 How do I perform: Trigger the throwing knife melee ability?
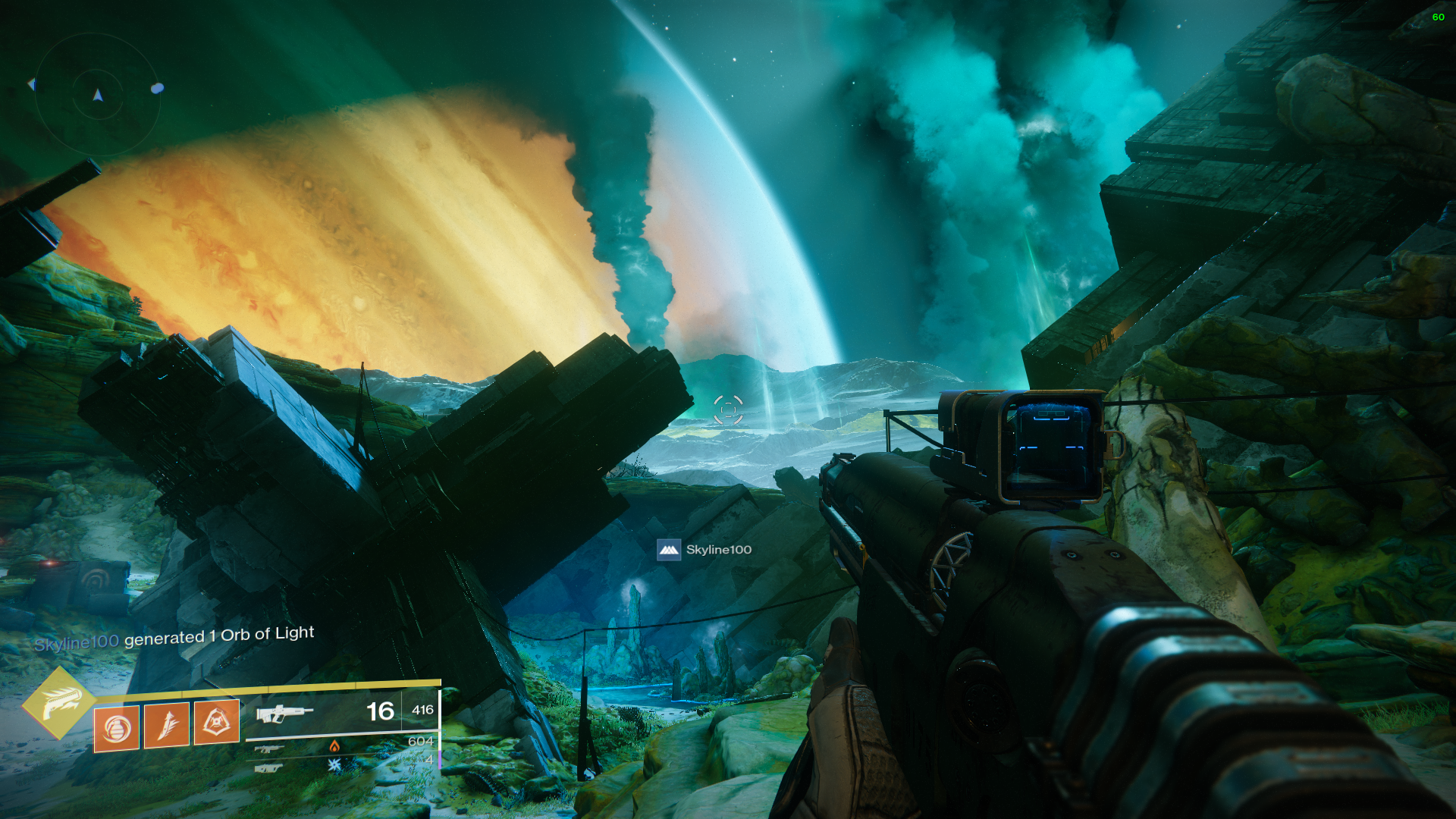point(167,726)
